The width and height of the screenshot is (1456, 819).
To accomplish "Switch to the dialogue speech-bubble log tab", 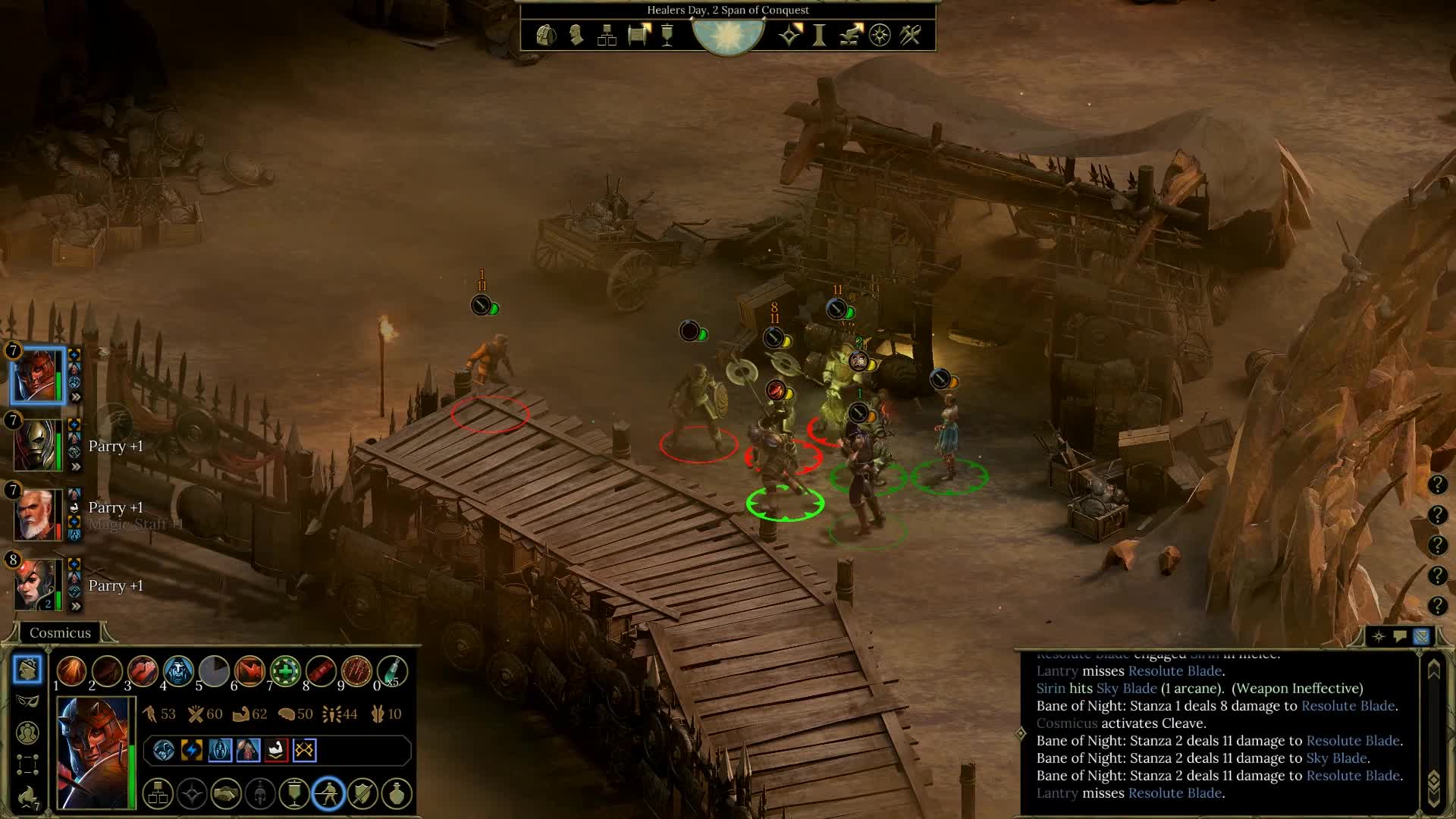I will click(x=1400, y=636).
